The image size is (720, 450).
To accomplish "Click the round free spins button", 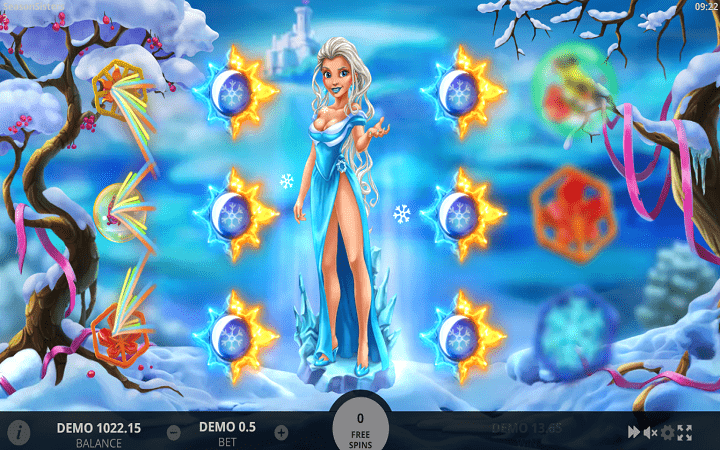I will point(360,427).
